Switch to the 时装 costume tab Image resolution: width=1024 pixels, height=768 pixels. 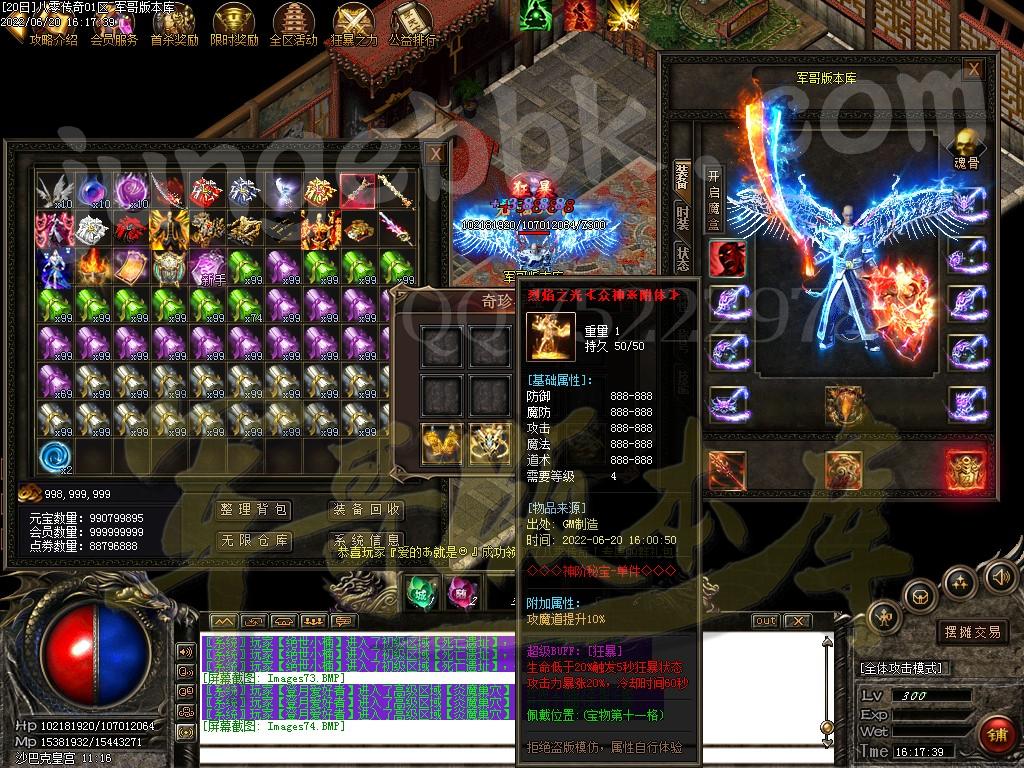[683, 216]
